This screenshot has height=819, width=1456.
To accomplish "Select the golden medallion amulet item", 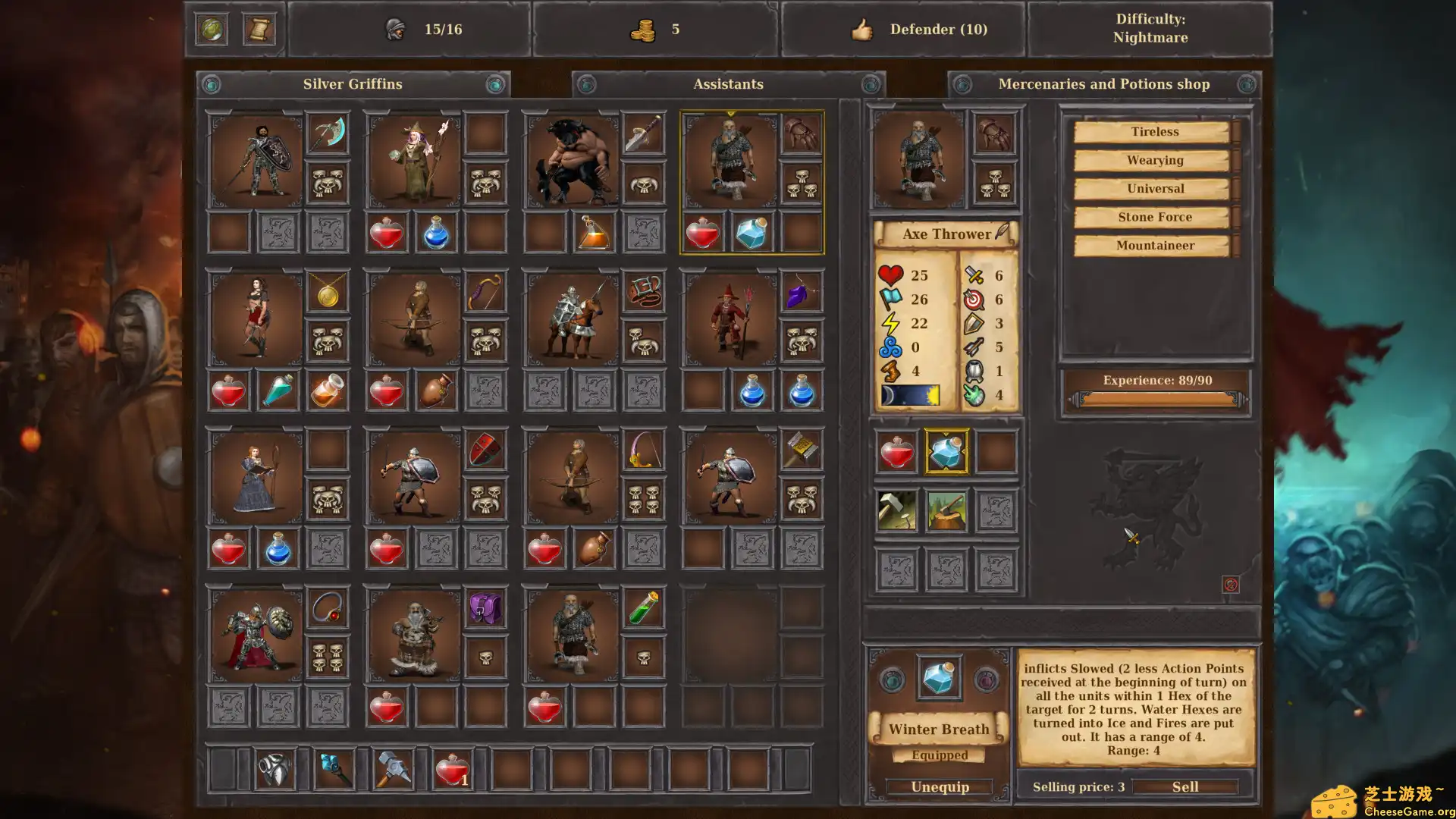I will (327, 295).
